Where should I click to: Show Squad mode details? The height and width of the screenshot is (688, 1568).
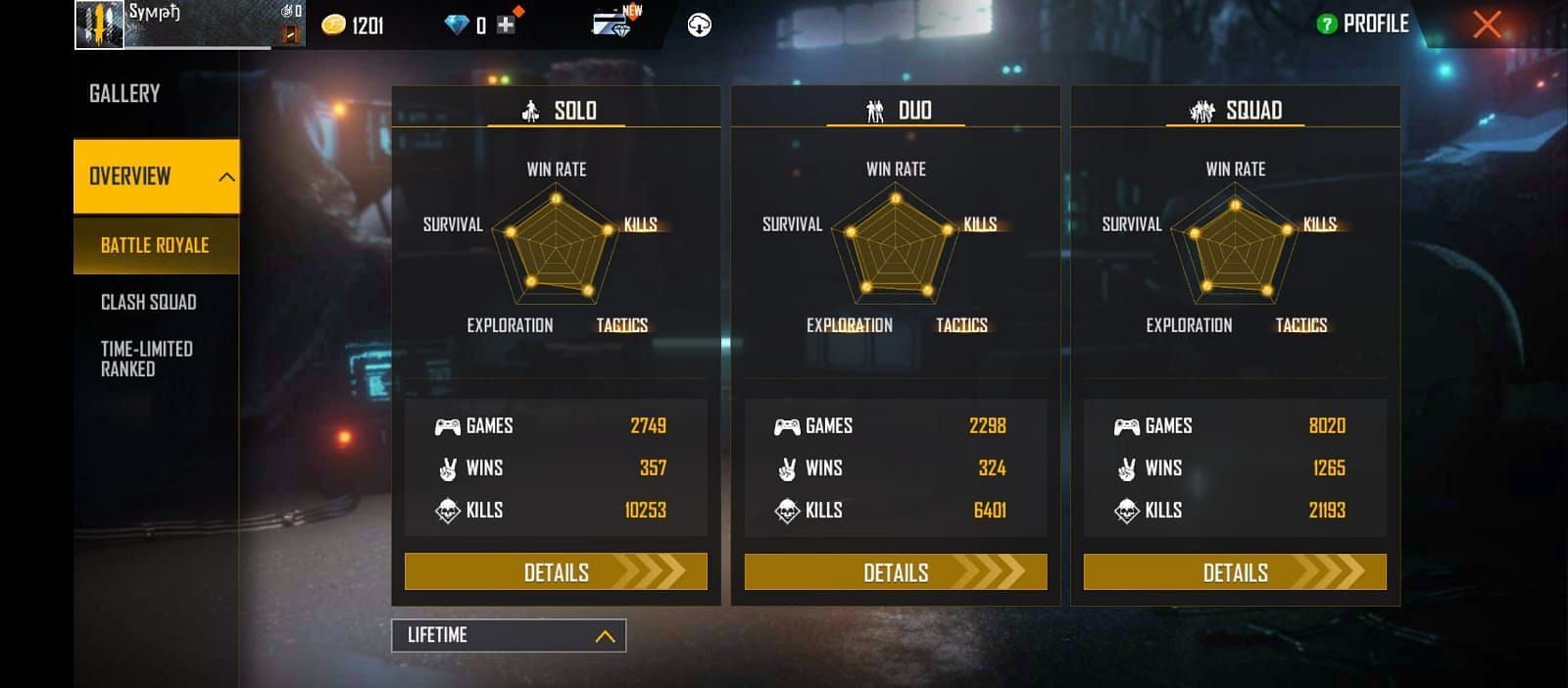click(x=1235, y=572)
